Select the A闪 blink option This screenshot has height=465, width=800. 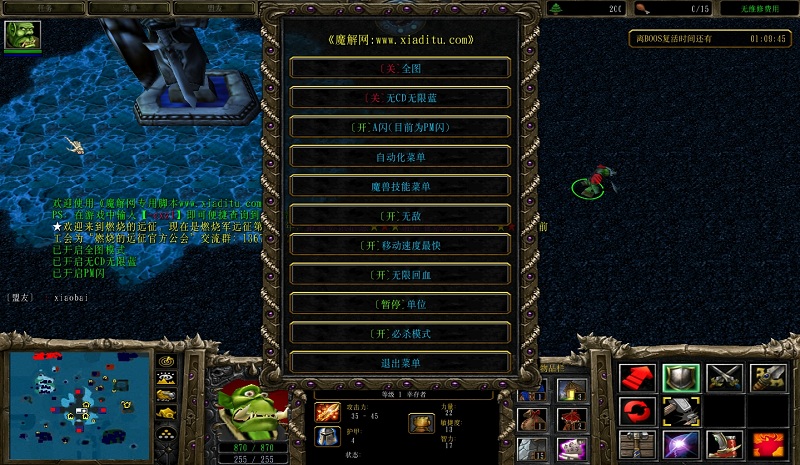tap(400, 127)
